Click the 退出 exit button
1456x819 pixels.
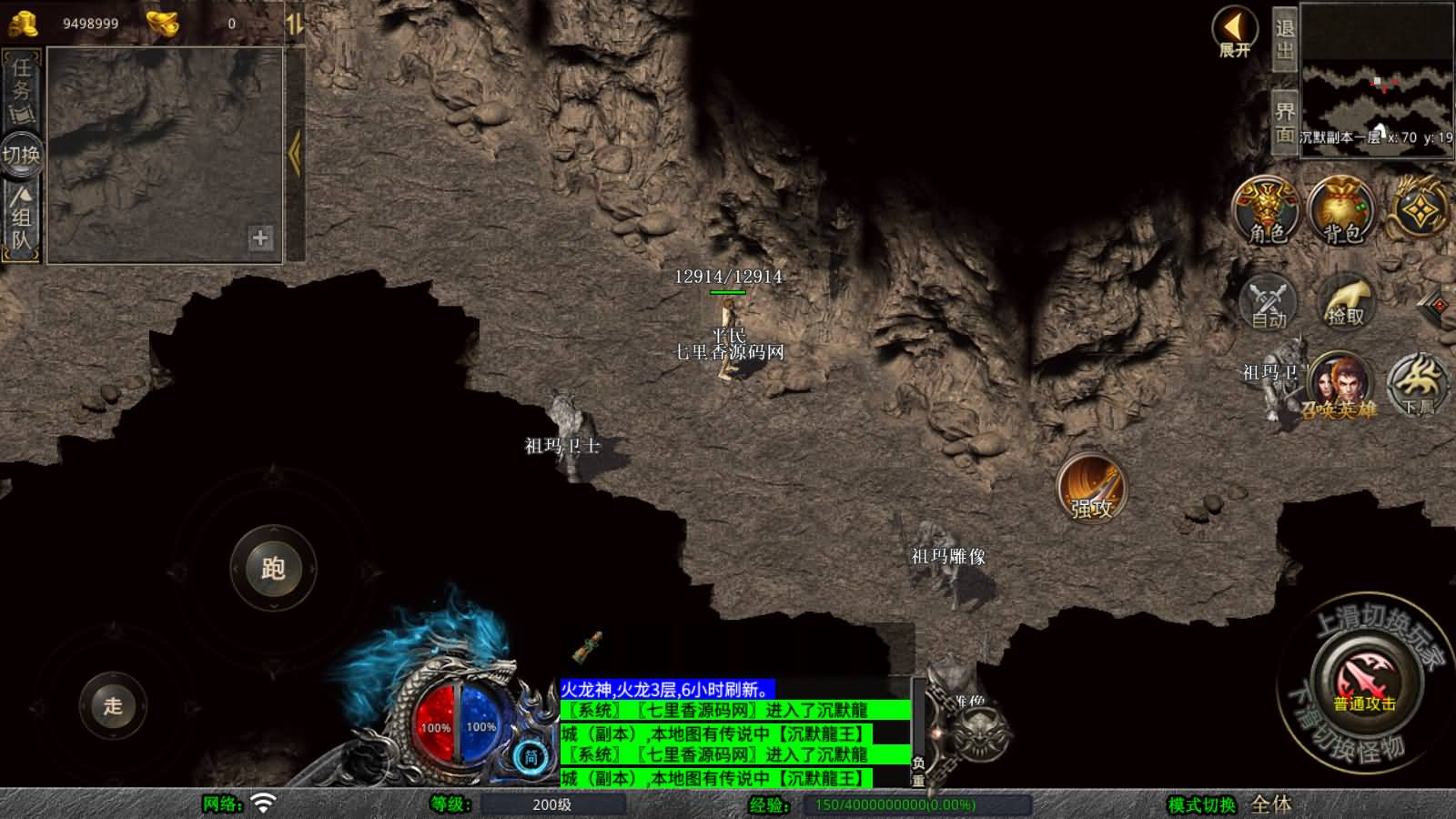point(1284,39)
